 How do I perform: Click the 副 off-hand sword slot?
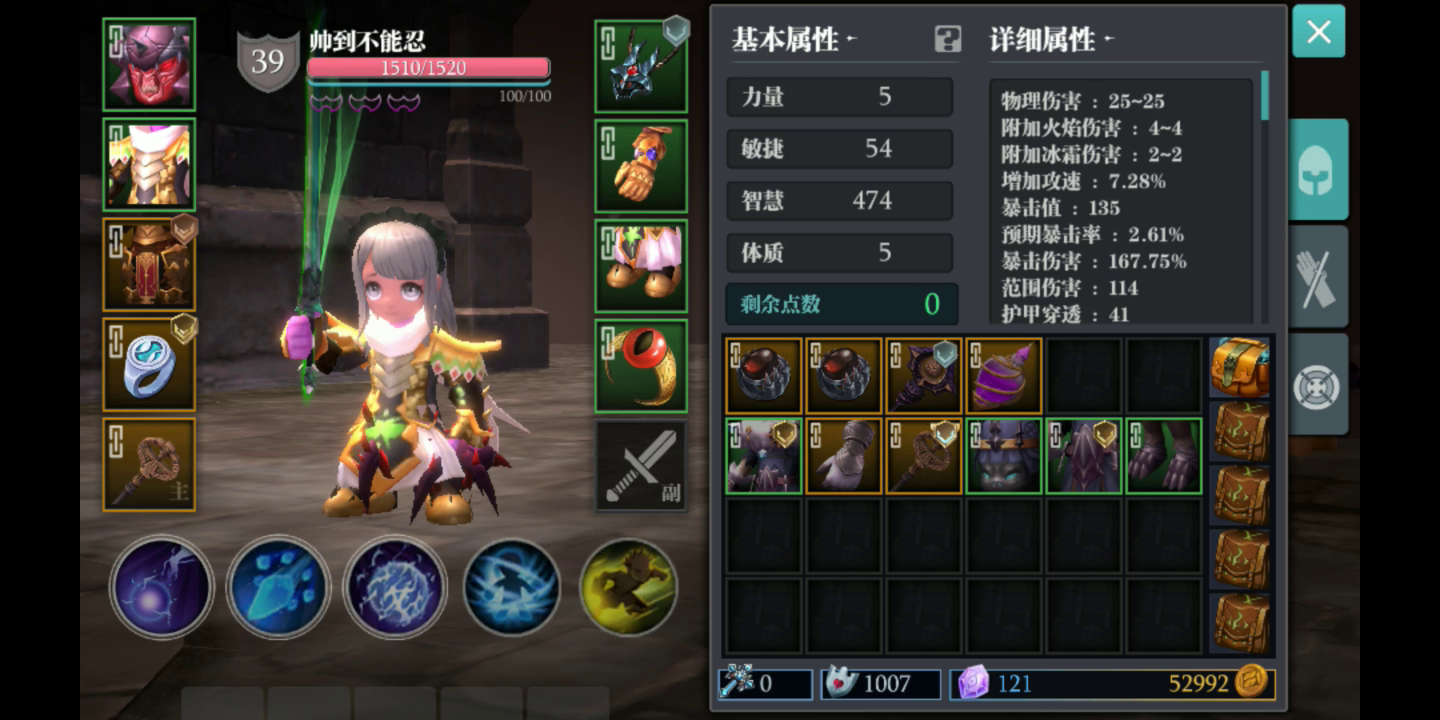pos(641,464)
